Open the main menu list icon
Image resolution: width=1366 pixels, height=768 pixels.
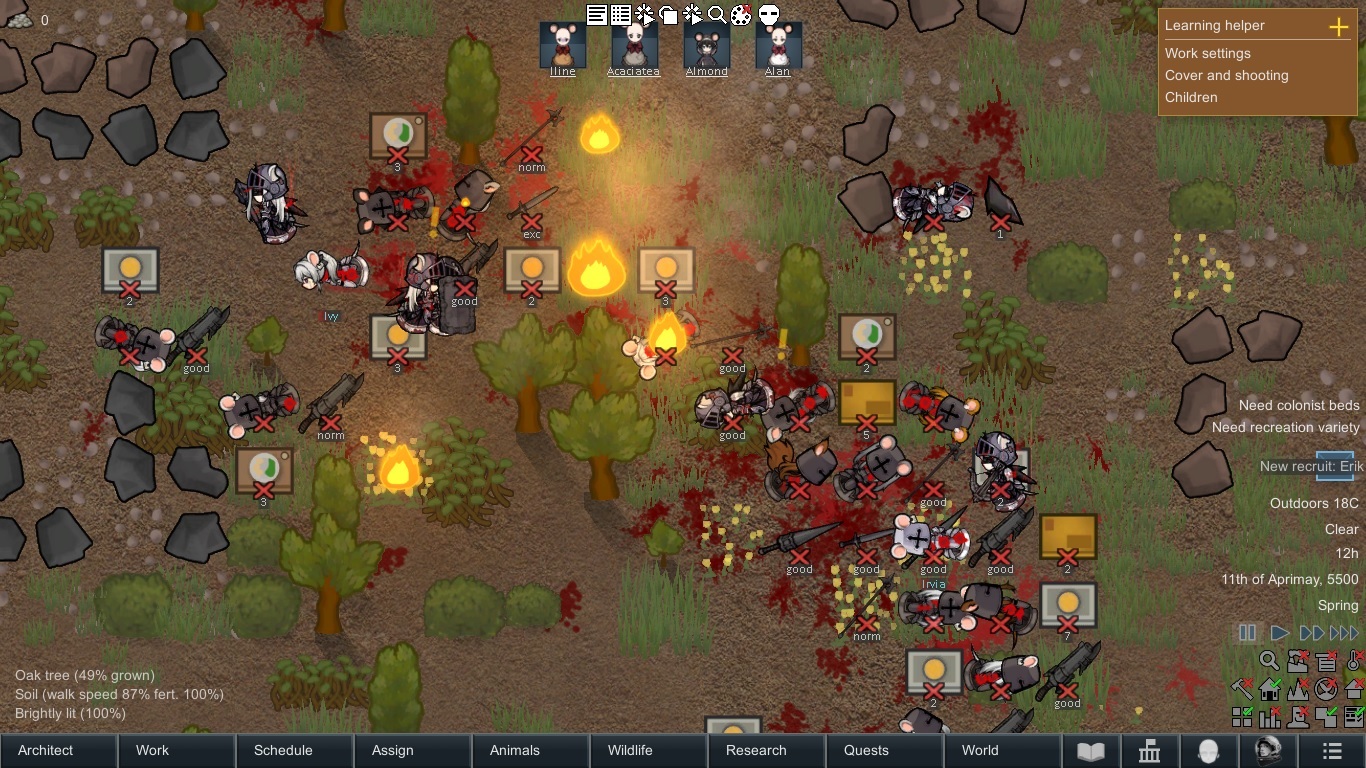click(1332, 751)
